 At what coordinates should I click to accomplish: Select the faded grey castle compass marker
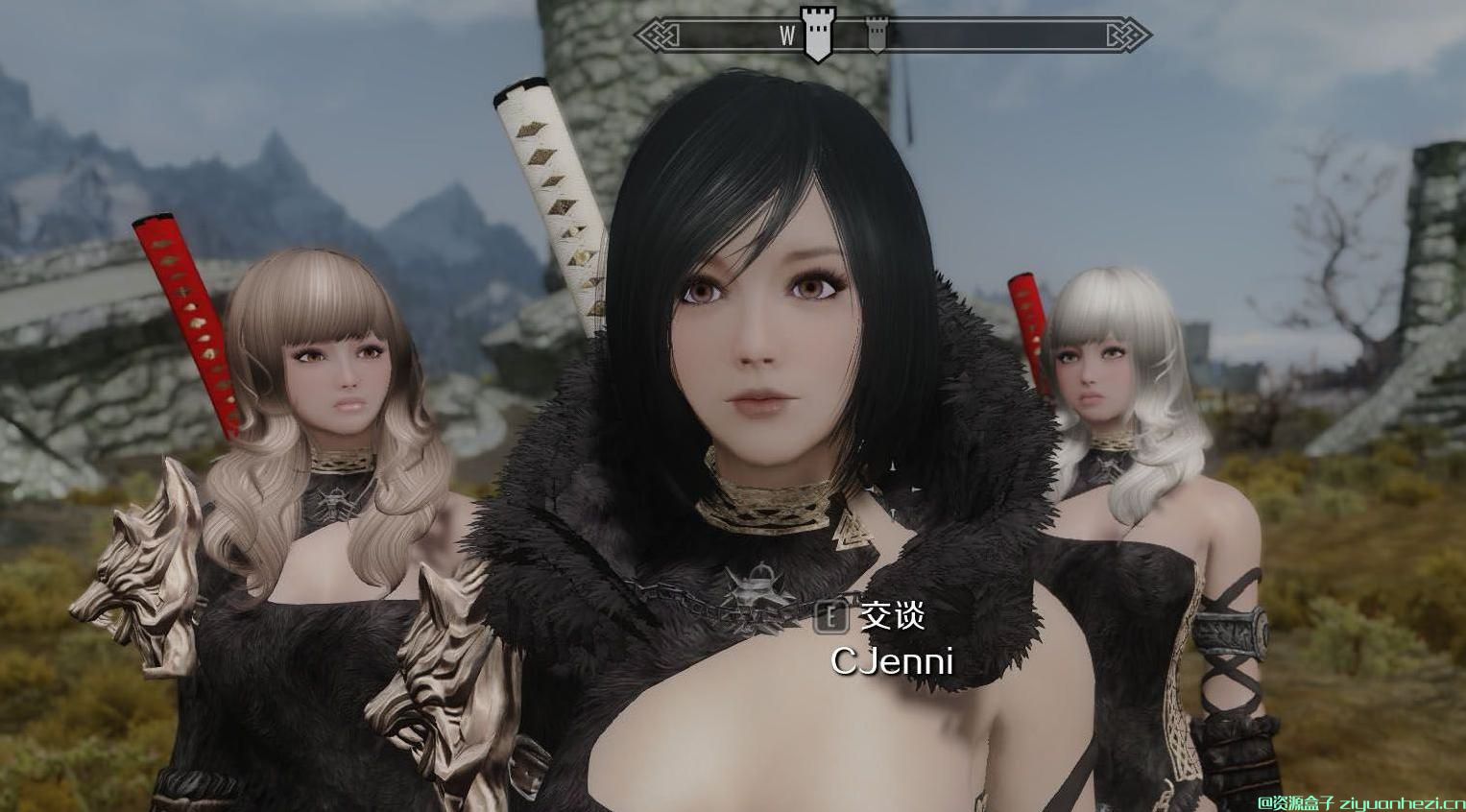[x=876, y=36]
